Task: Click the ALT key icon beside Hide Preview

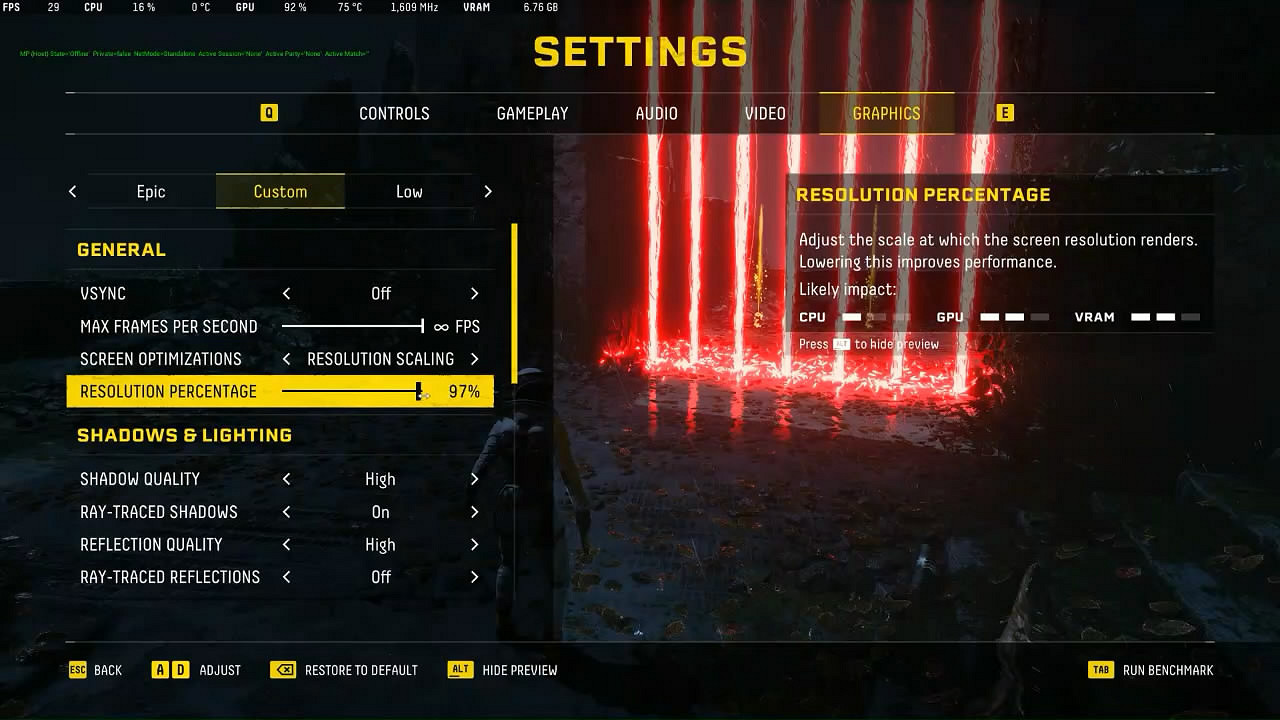Action: [x=459, y=670]
